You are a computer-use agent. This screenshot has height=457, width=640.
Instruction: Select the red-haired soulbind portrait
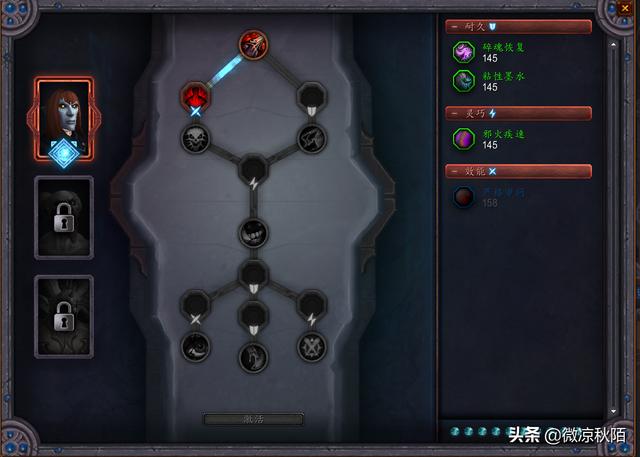point(64,118)
